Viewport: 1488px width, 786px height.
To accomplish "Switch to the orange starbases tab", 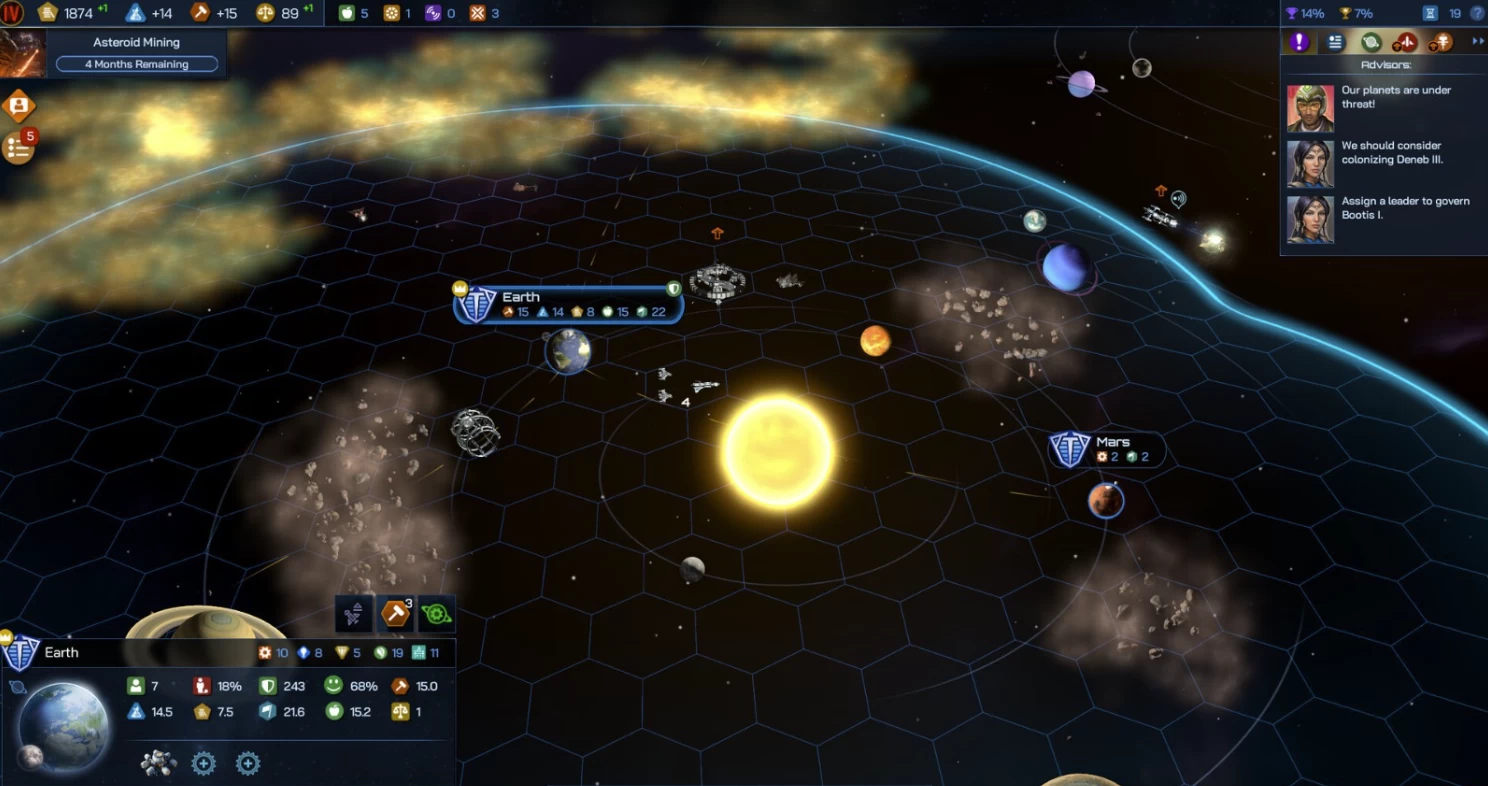I will click(1441, 42).
